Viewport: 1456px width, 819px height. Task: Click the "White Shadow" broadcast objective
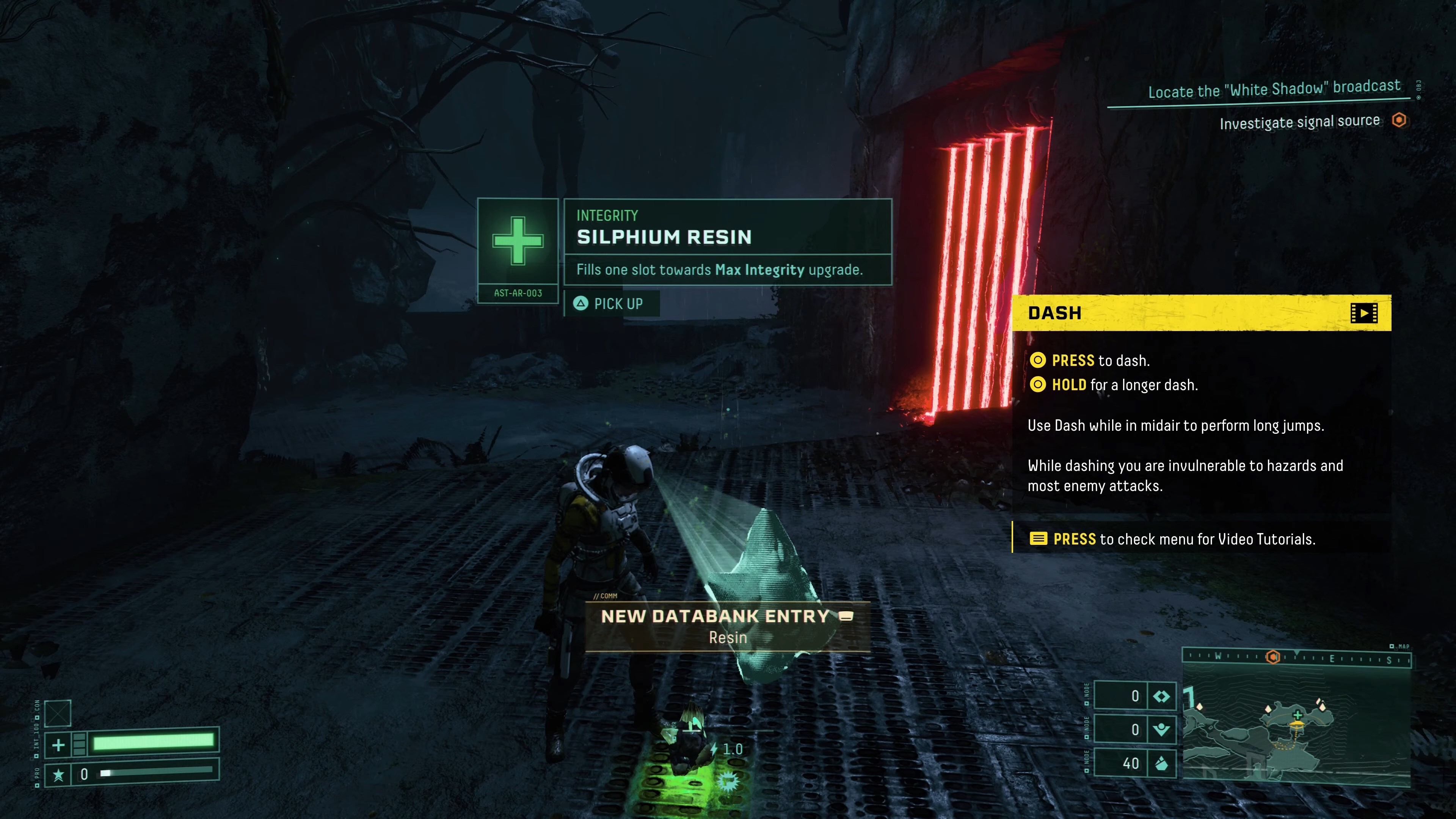pos(1274,89)
